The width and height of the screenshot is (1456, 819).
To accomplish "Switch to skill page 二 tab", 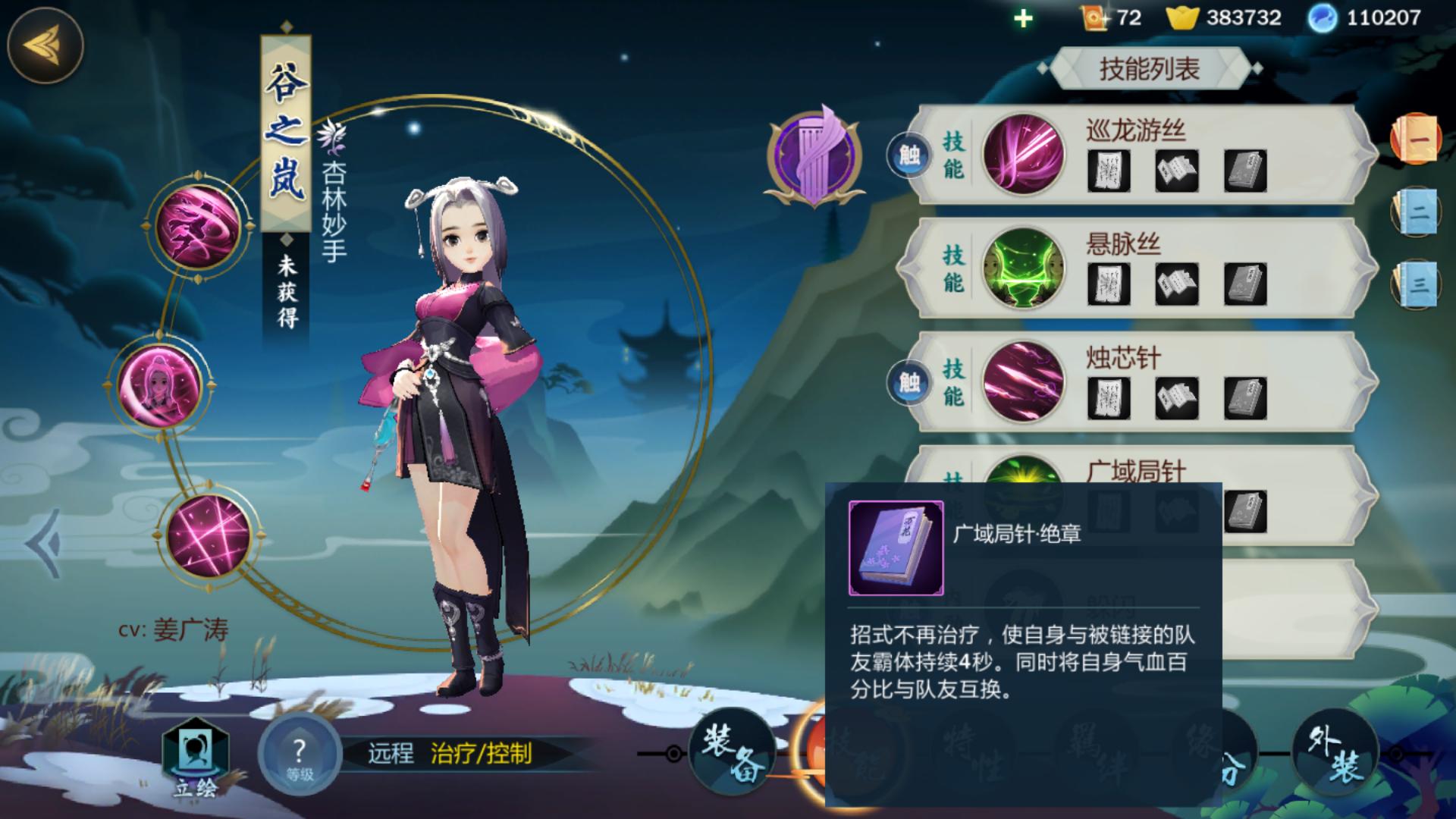I will coord(1415,212).
